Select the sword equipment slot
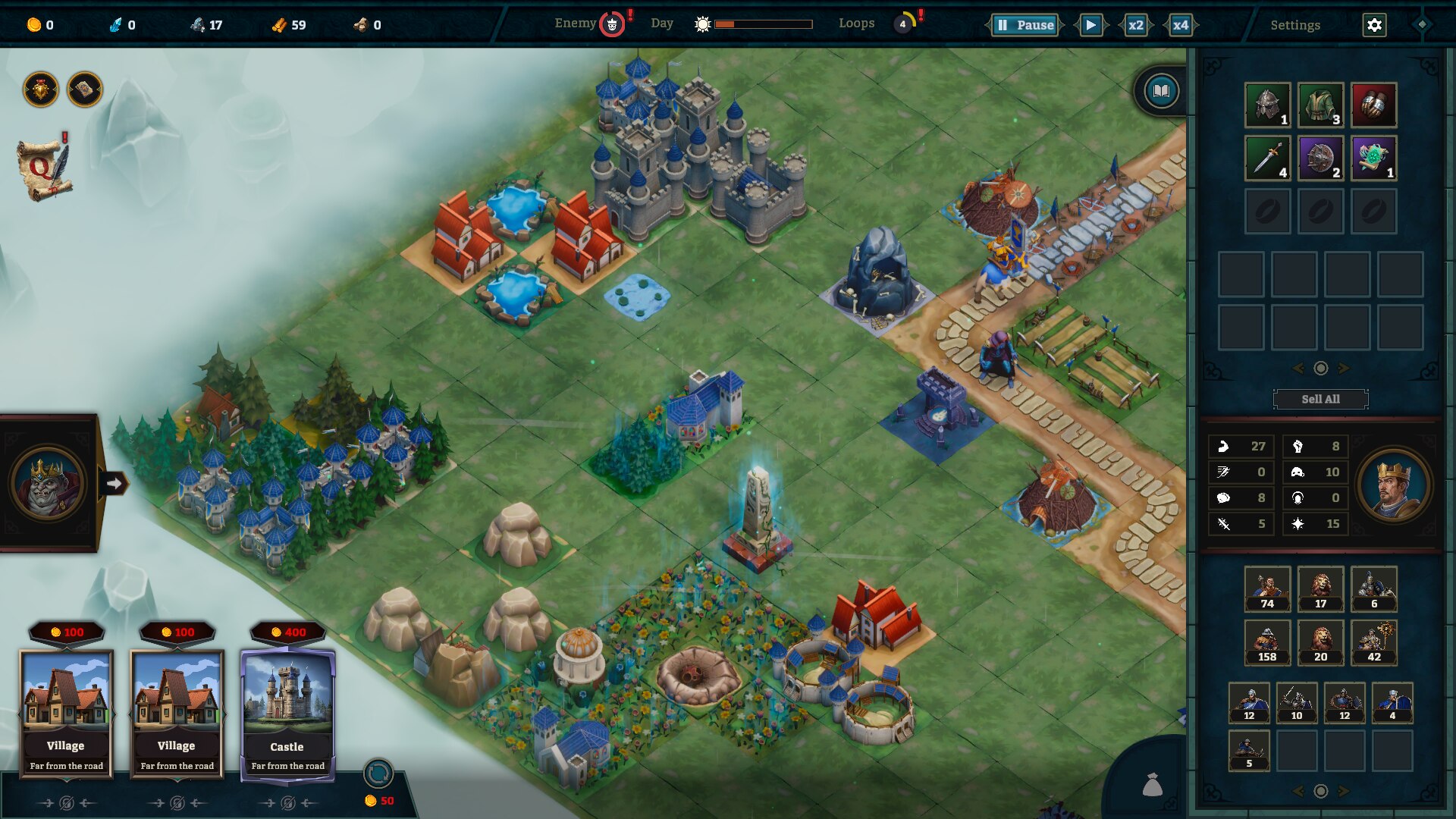This screenshot has width=1456, height=819. [x=1267, y=158]
